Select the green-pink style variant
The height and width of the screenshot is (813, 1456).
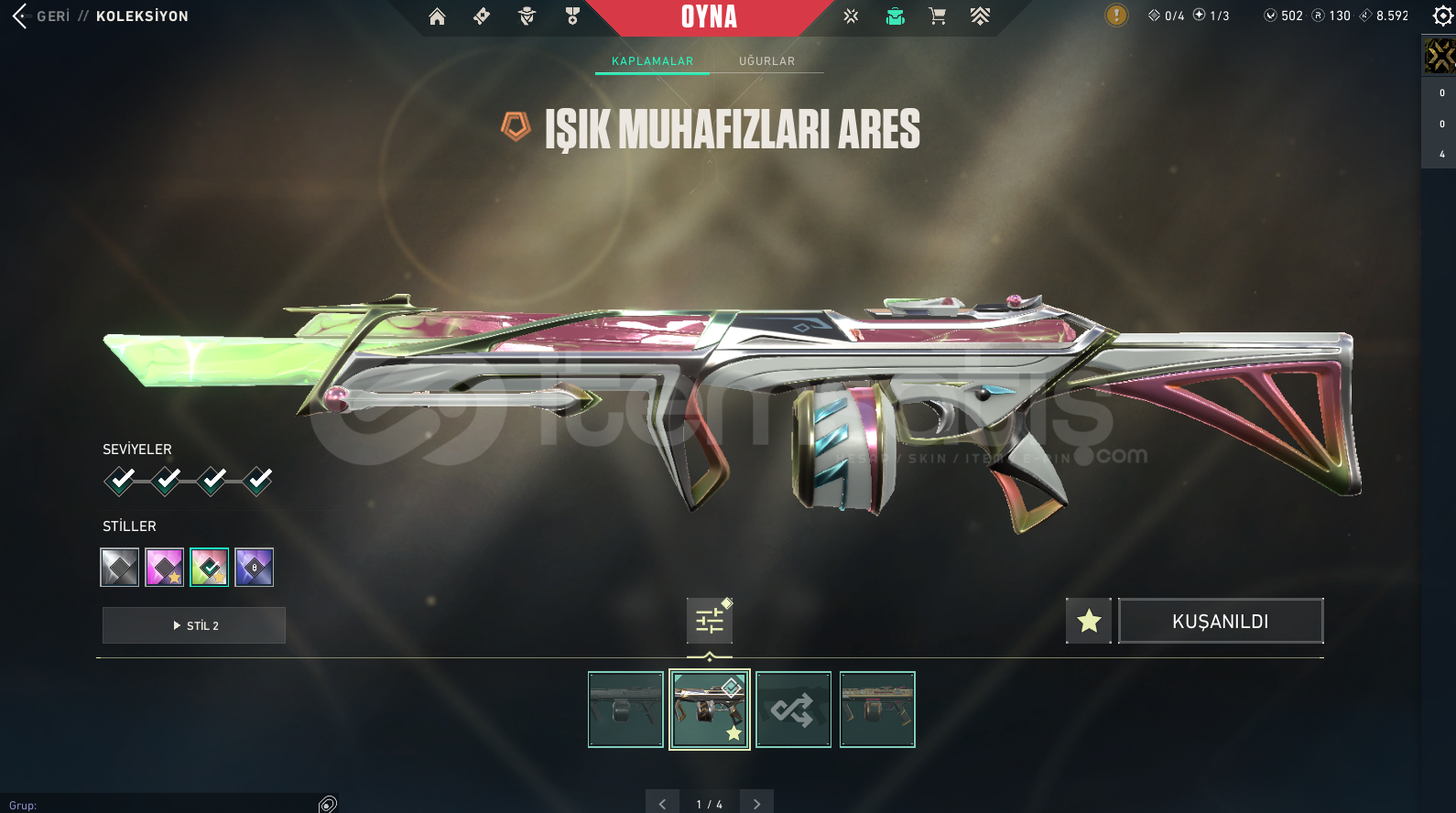210,568
